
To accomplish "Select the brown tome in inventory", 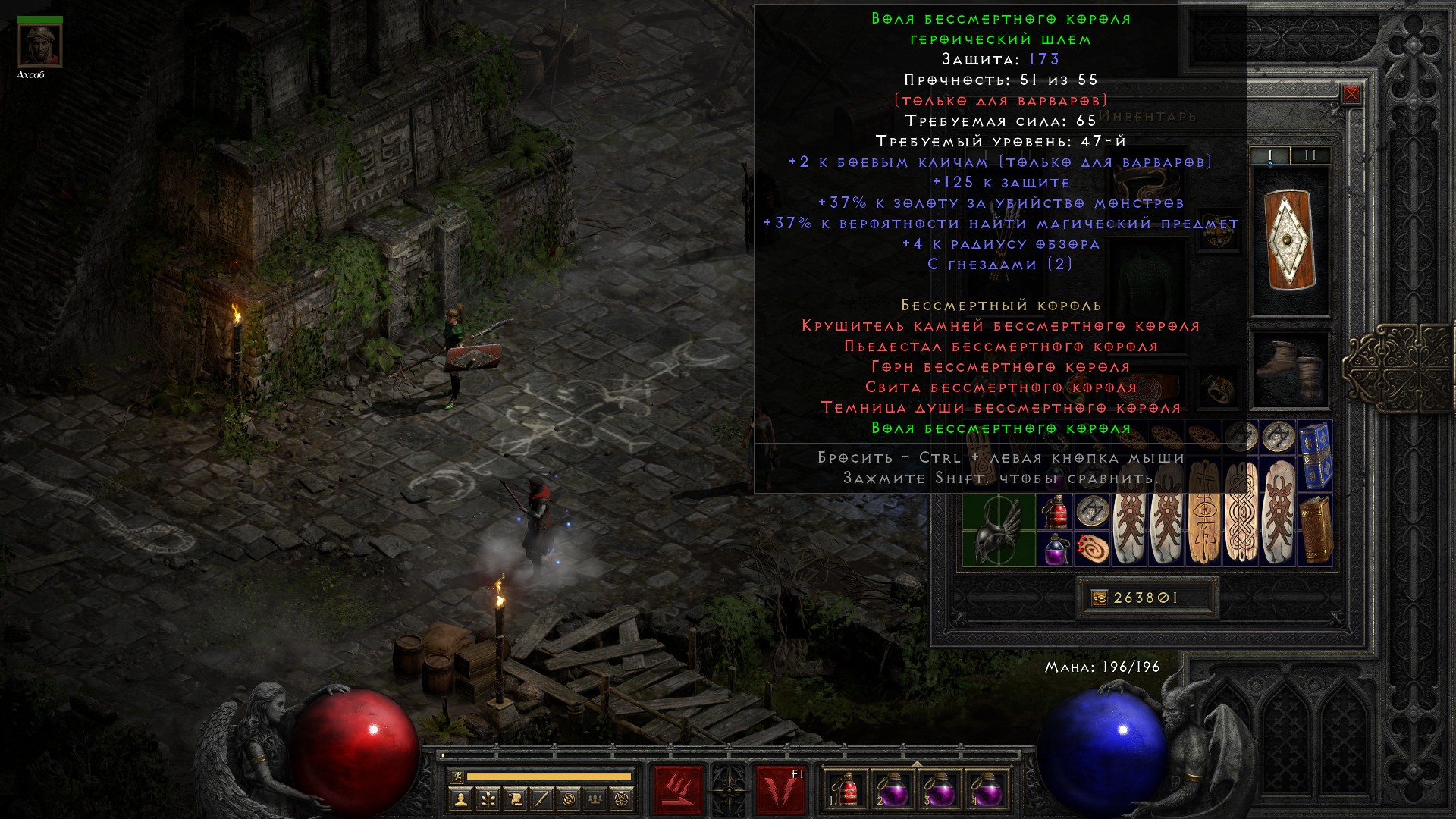I will click(1316, 530).
